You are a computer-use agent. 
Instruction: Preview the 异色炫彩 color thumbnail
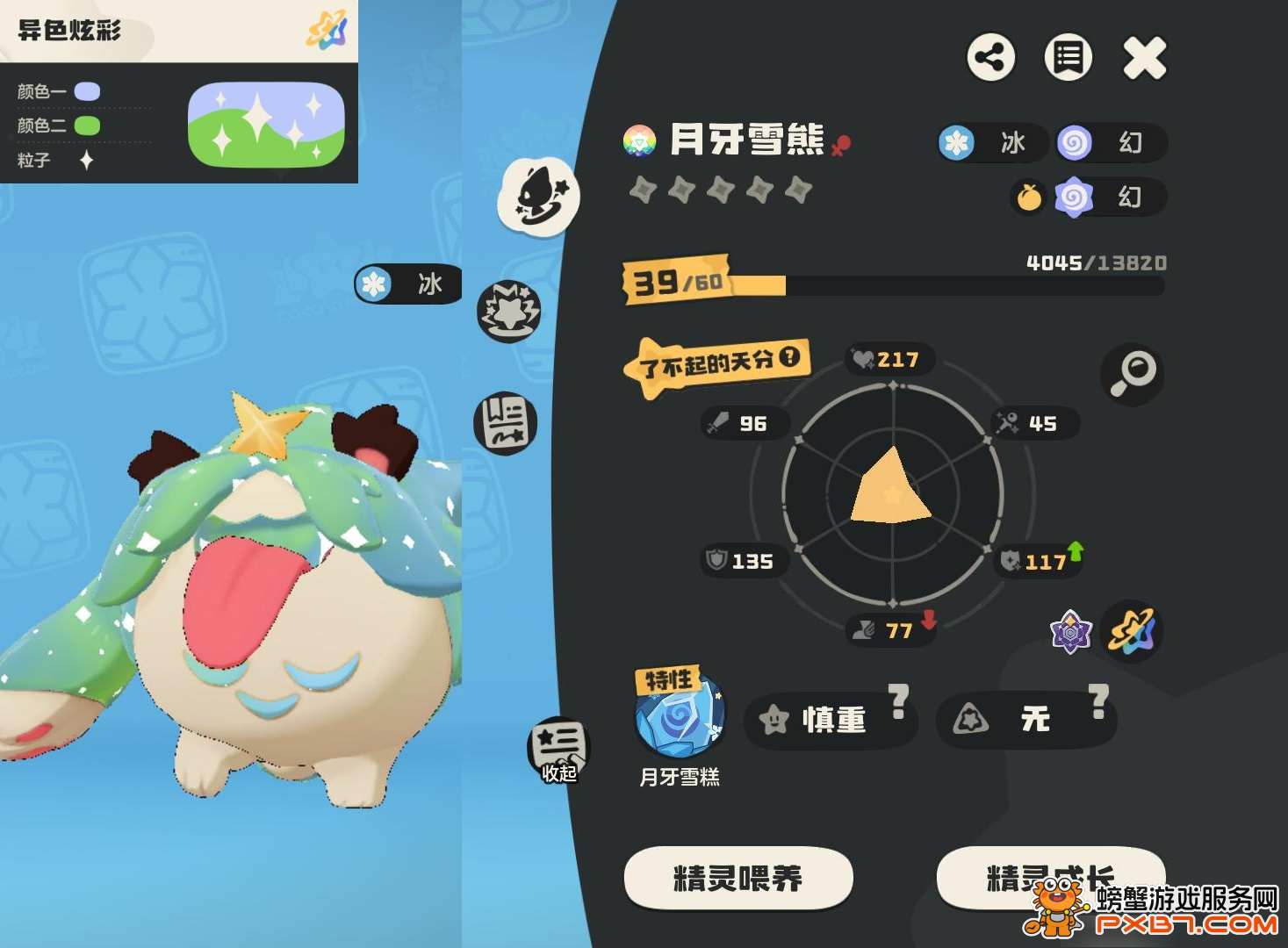coord(266,124)
